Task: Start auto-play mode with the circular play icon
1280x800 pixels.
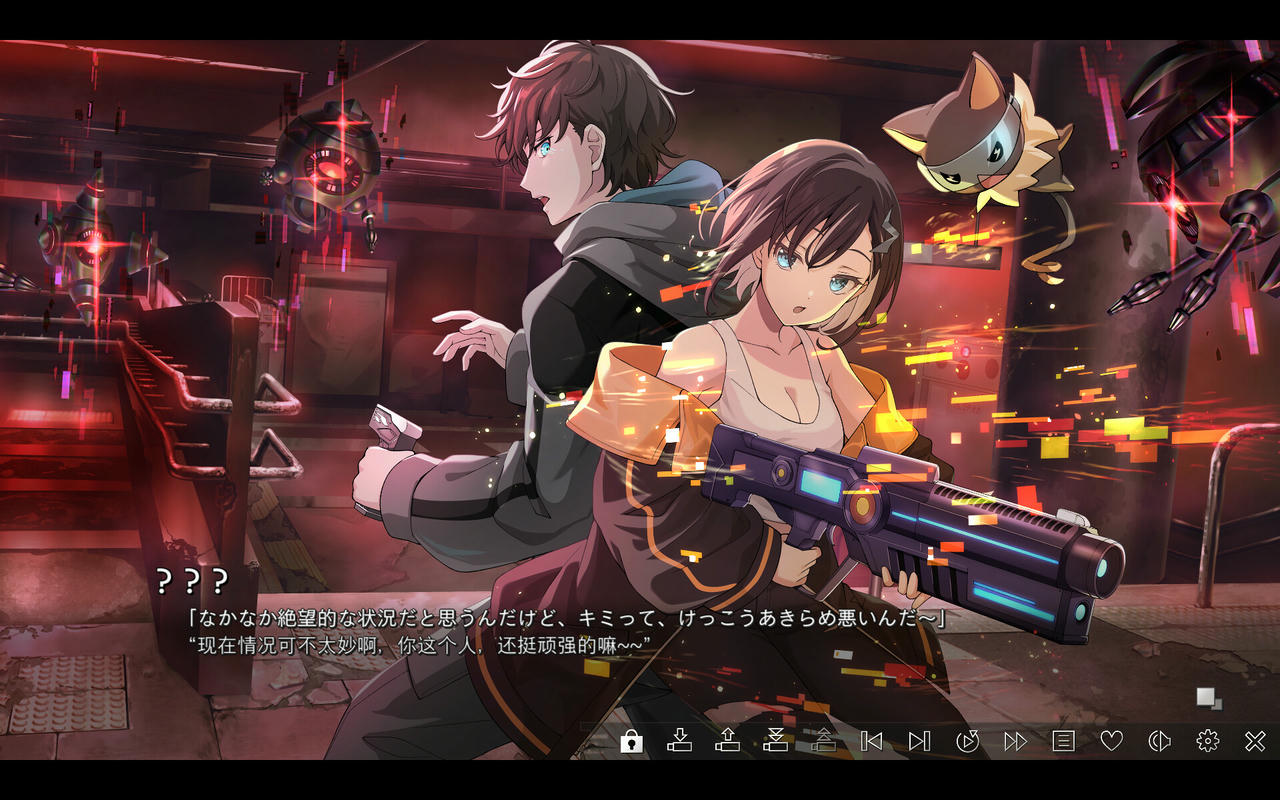Action: point(967,741)
